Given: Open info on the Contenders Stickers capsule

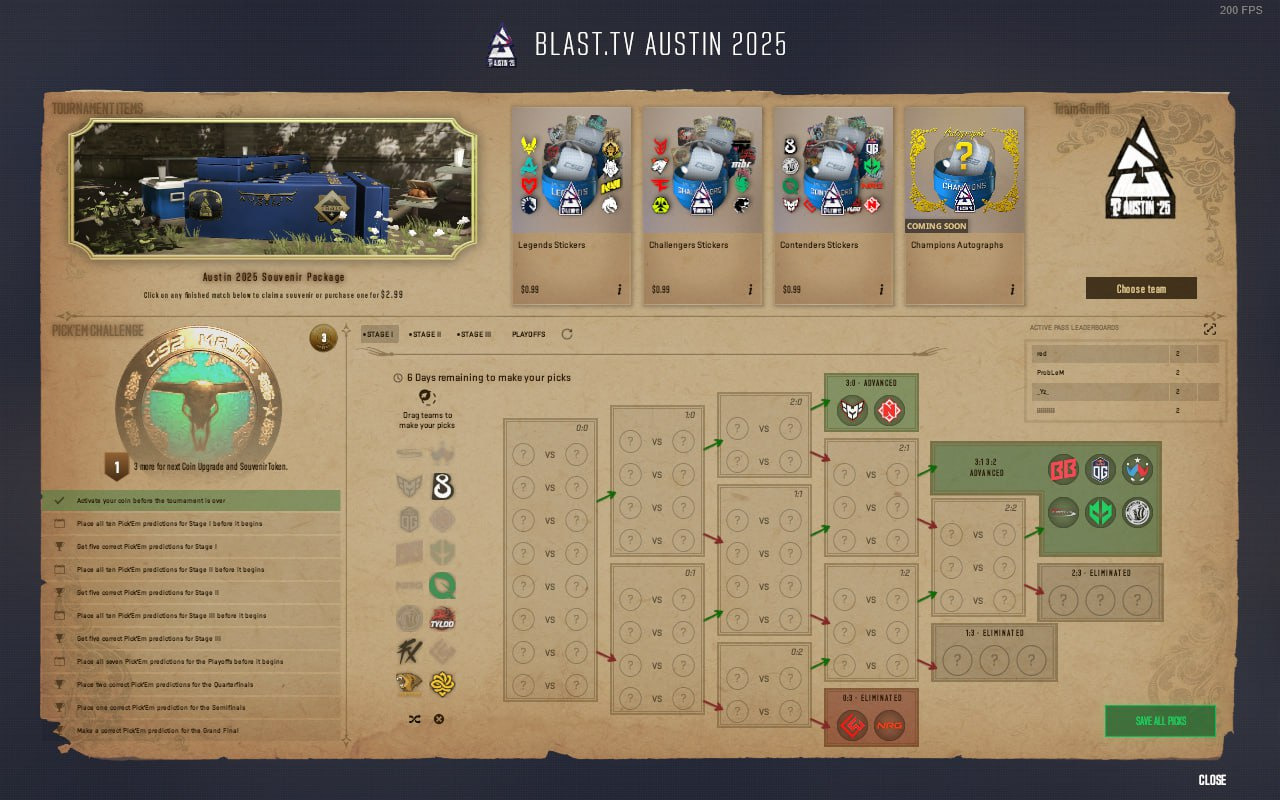Looking at the screenshot, I should coord(882,289).
